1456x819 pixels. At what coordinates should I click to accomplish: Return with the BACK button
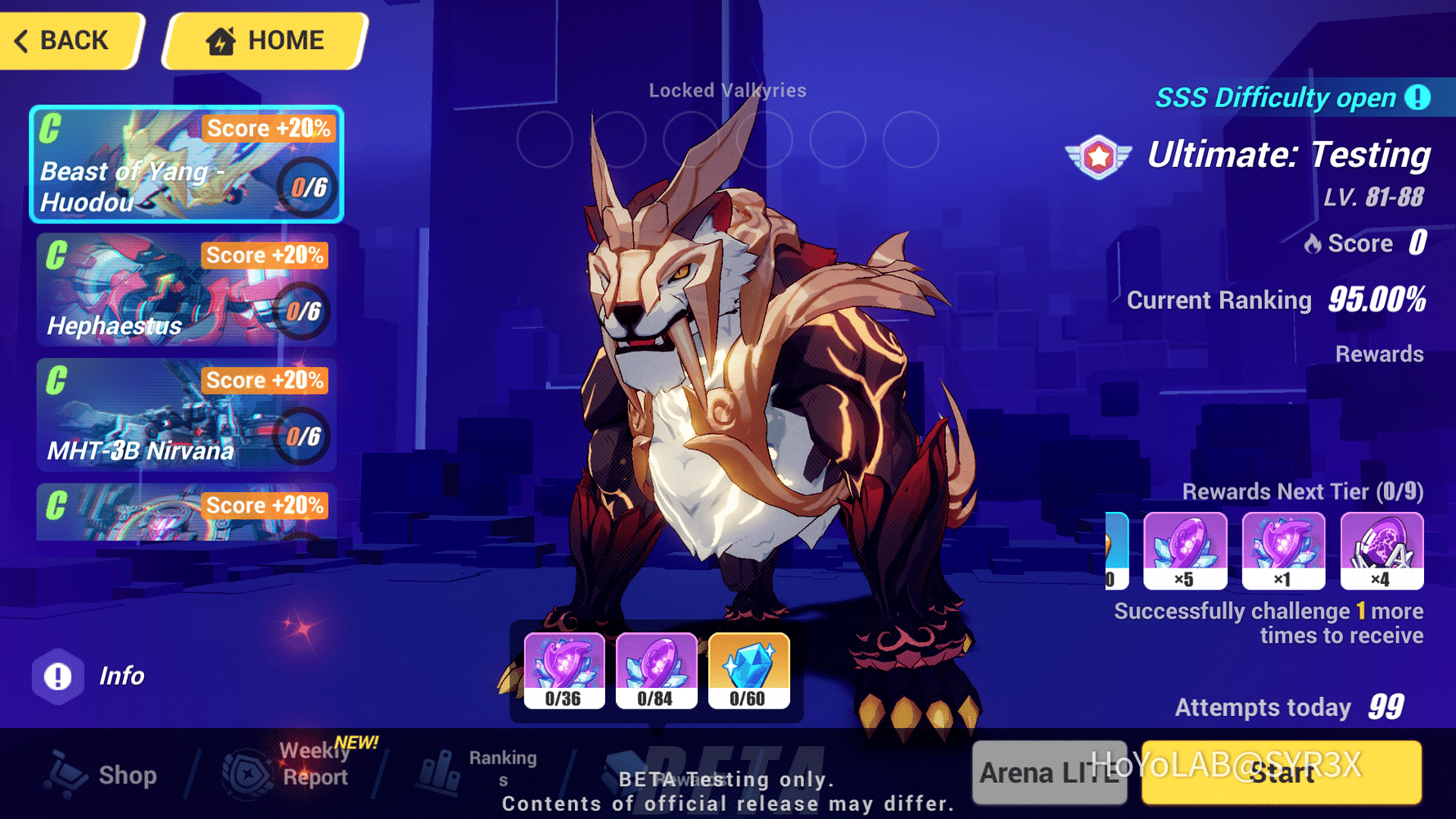tap(70, 39)
